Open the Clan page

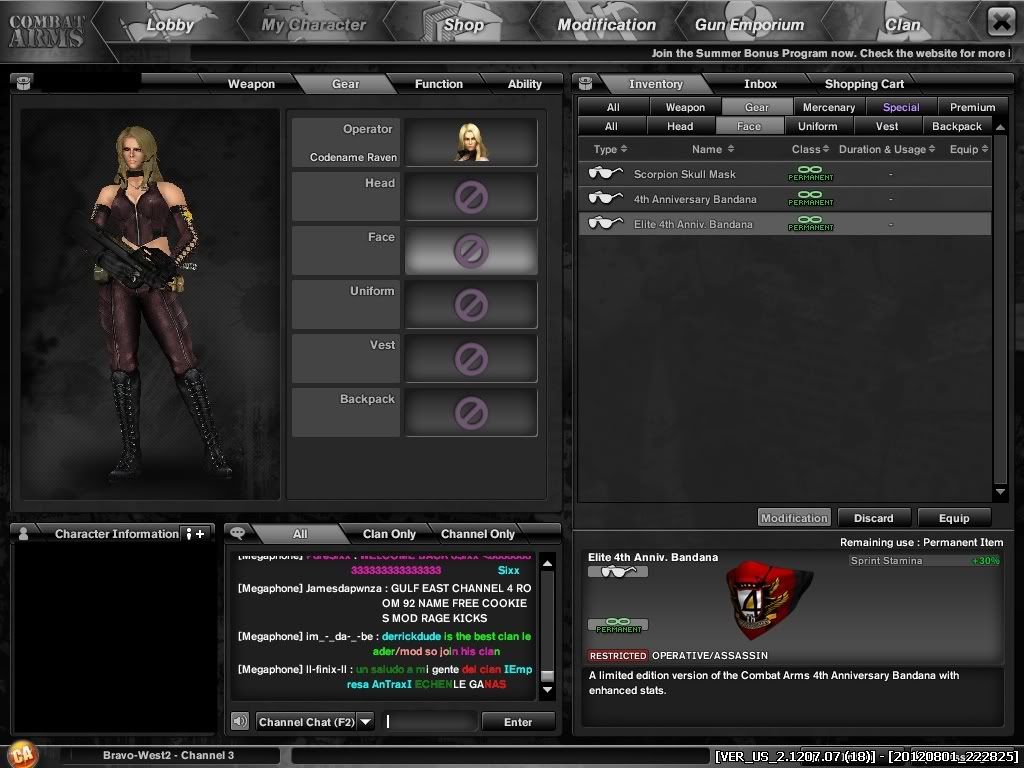(902, 25)
